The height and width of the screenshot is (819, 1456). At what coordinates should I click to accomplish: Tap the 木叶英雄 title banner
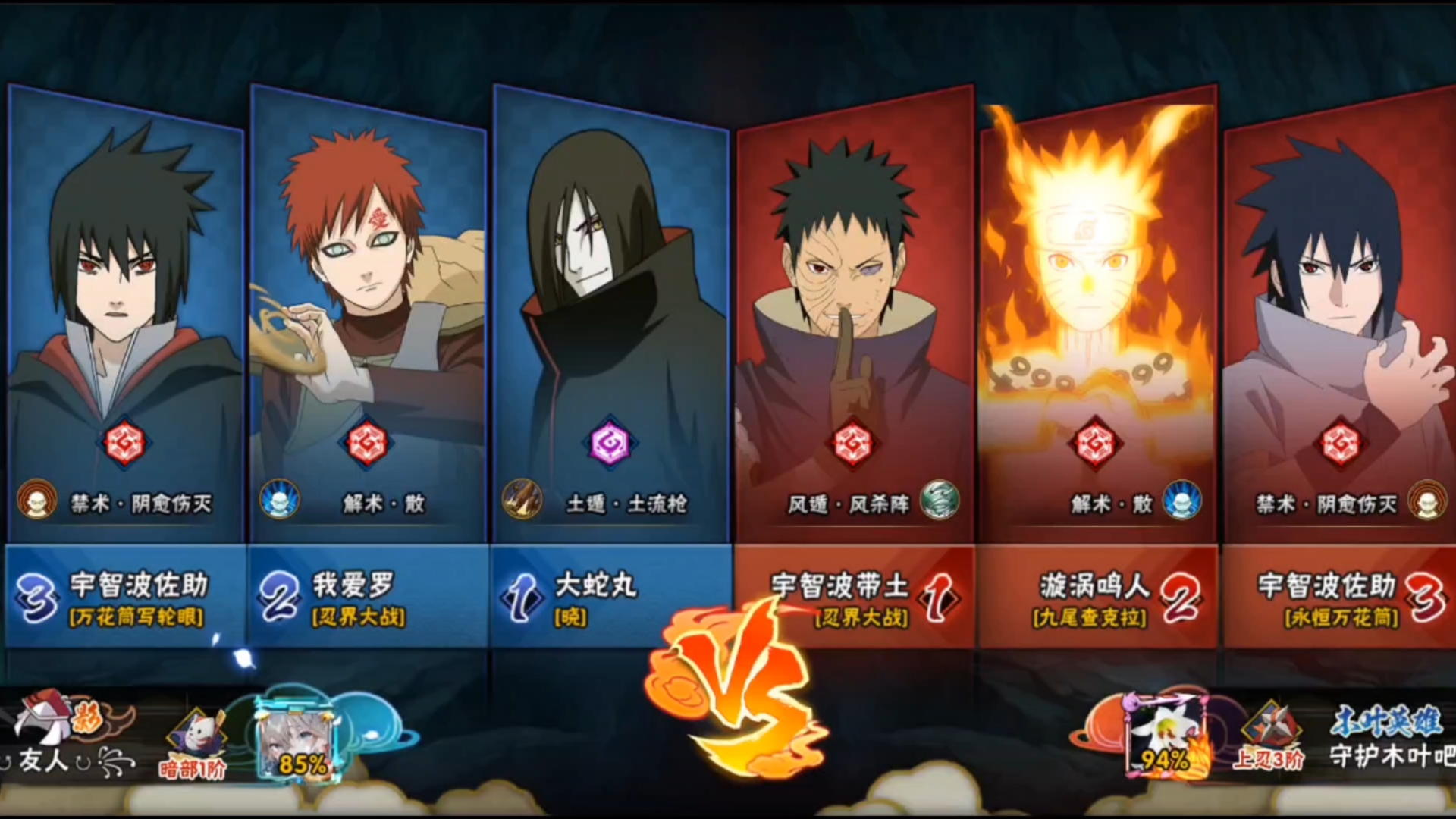tap(1386, 721)
